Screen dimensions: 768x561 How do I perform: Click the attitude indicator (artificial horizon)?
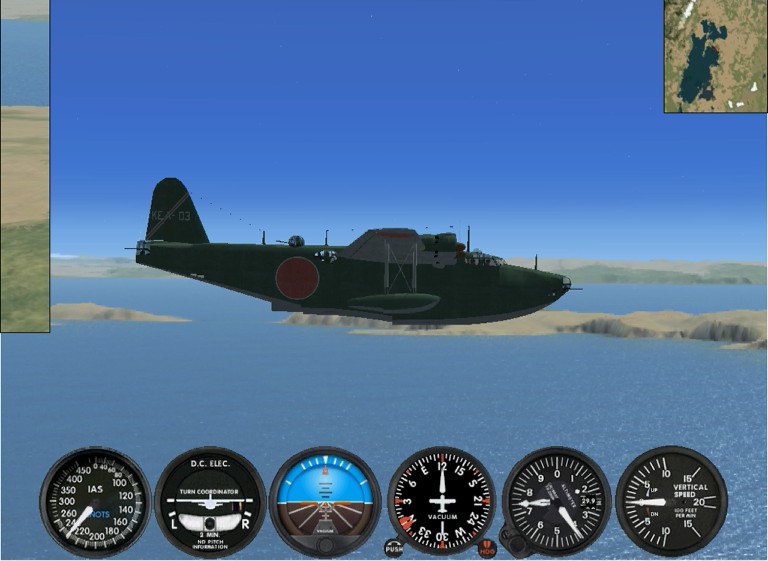325,501
